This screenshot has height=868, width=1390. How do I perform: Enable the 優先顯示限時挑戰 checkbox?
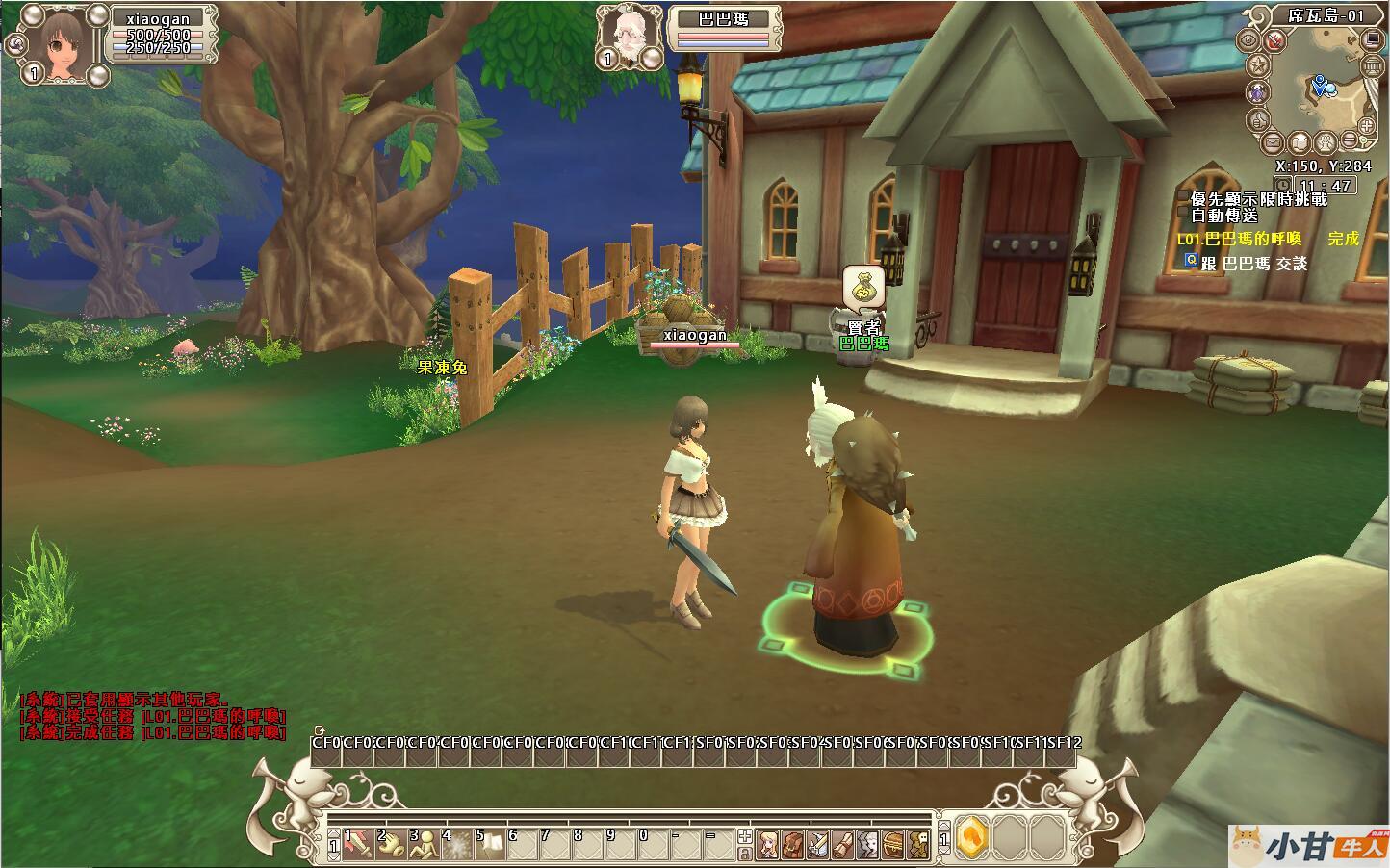(x=1183, y=198)
